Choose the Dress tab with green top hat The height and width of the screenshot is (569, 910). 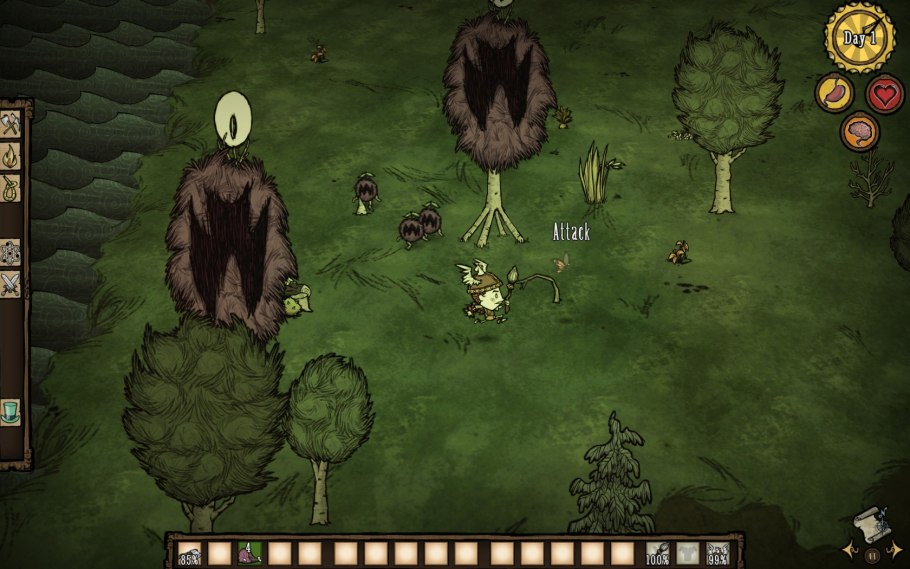click(11, 411)
